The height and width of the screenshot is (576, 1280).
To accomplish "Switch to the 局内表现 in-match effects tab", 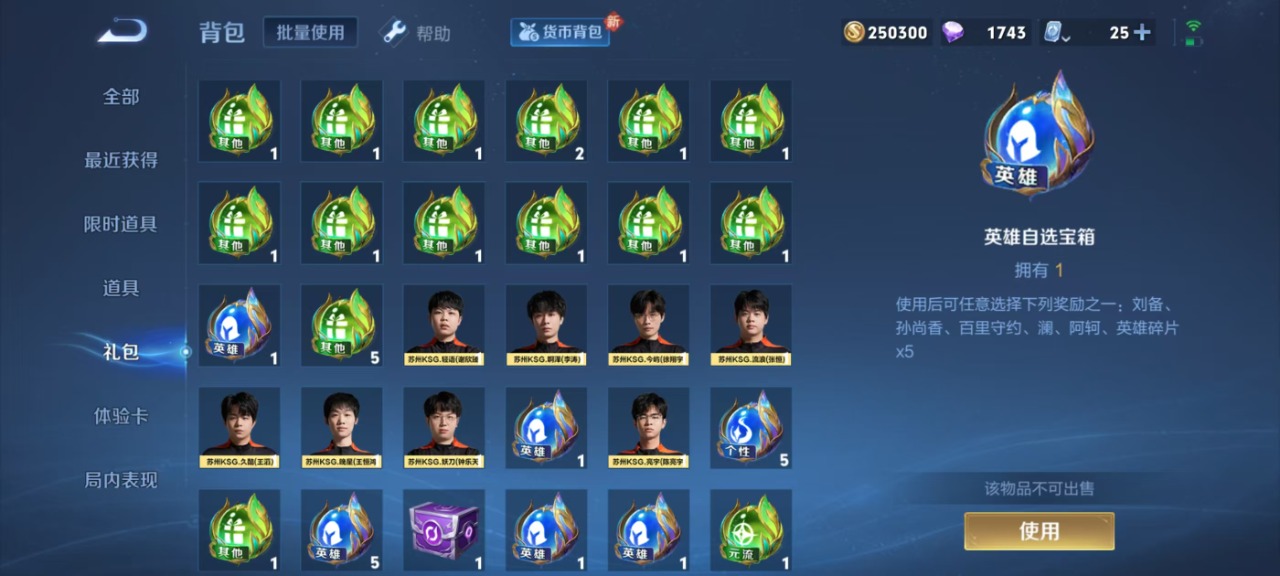I will (x=121, y=480).
